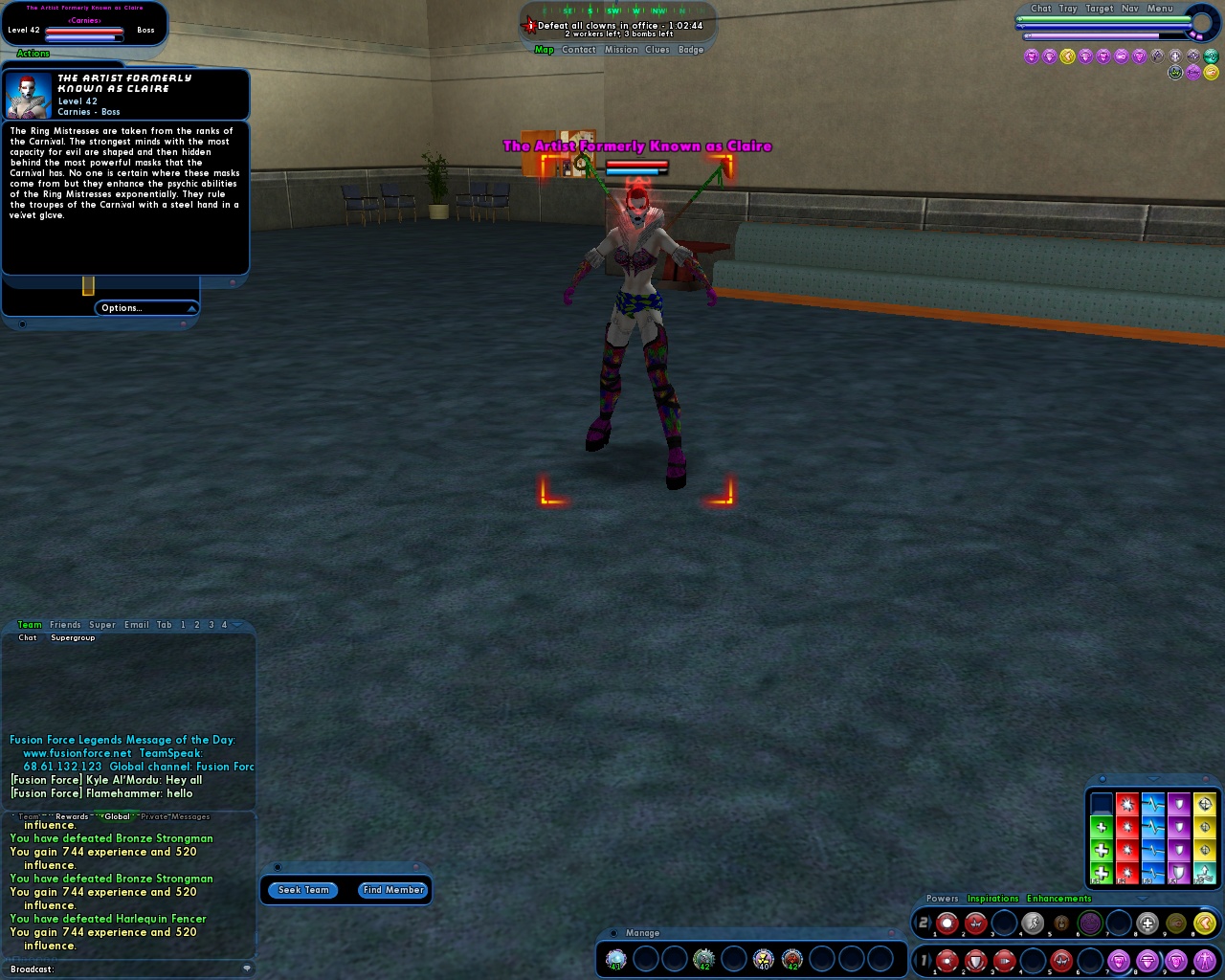Activate the Sprint power in tray 2
This screenshot has height=980, width=1225.
coord(1033,923)
